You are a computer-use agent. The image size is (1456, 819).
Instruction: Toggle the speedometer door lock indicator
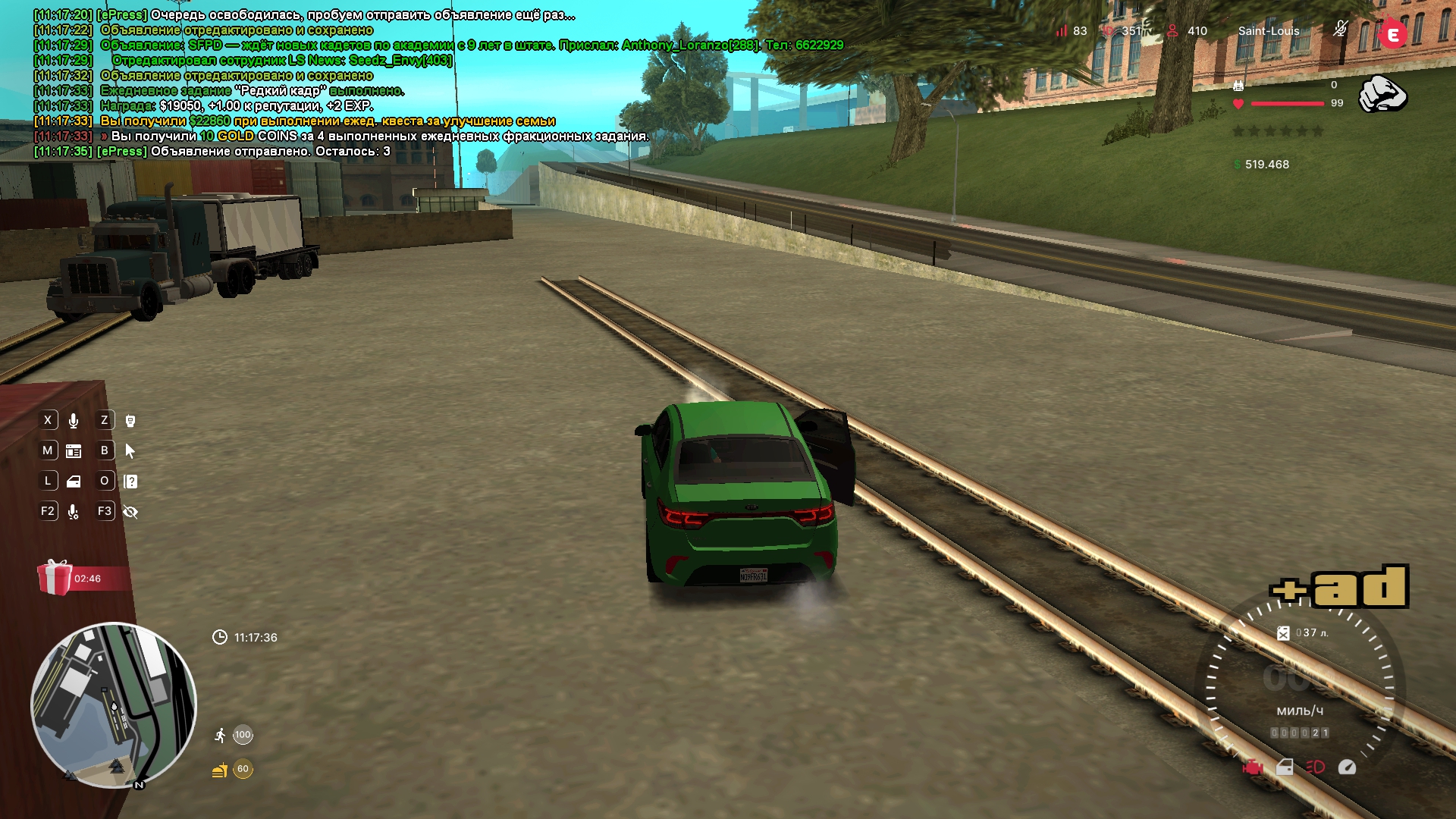[x=1285, y=767]
